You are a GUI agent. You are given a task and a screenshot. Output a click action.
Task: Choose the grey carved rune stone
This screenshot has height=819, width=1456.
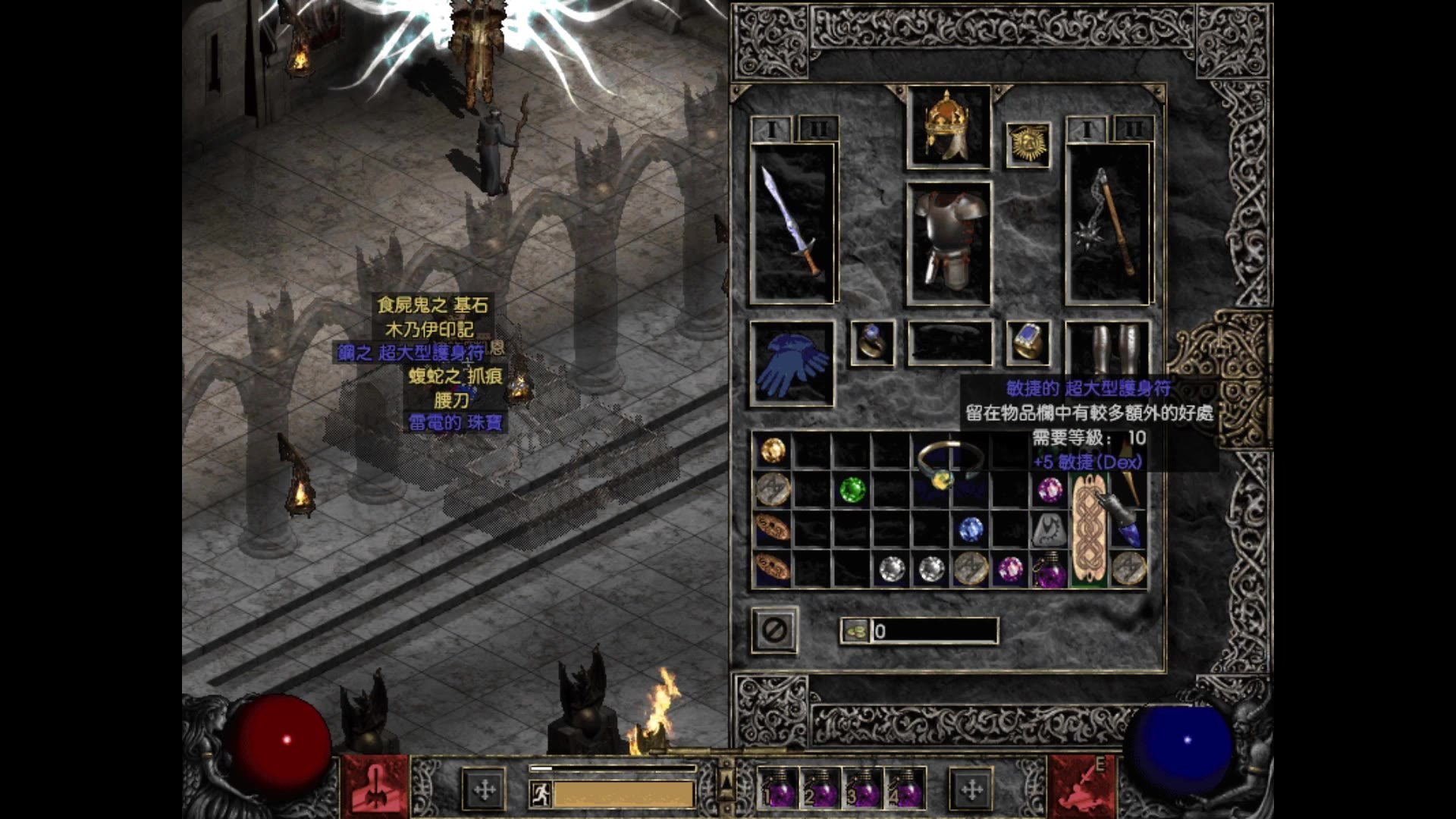1050,529
